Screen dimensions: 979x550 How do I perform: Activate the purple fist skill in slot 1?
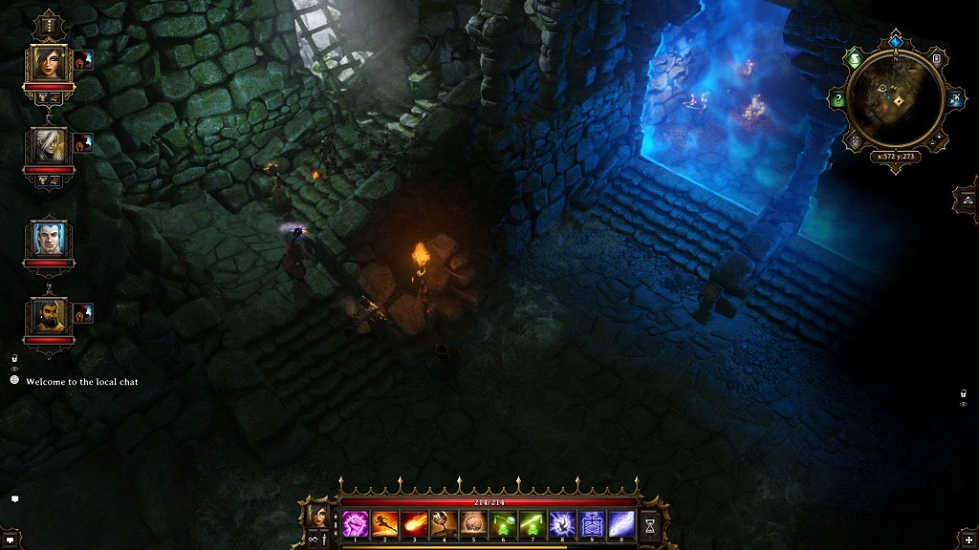[x=356, y=524]
